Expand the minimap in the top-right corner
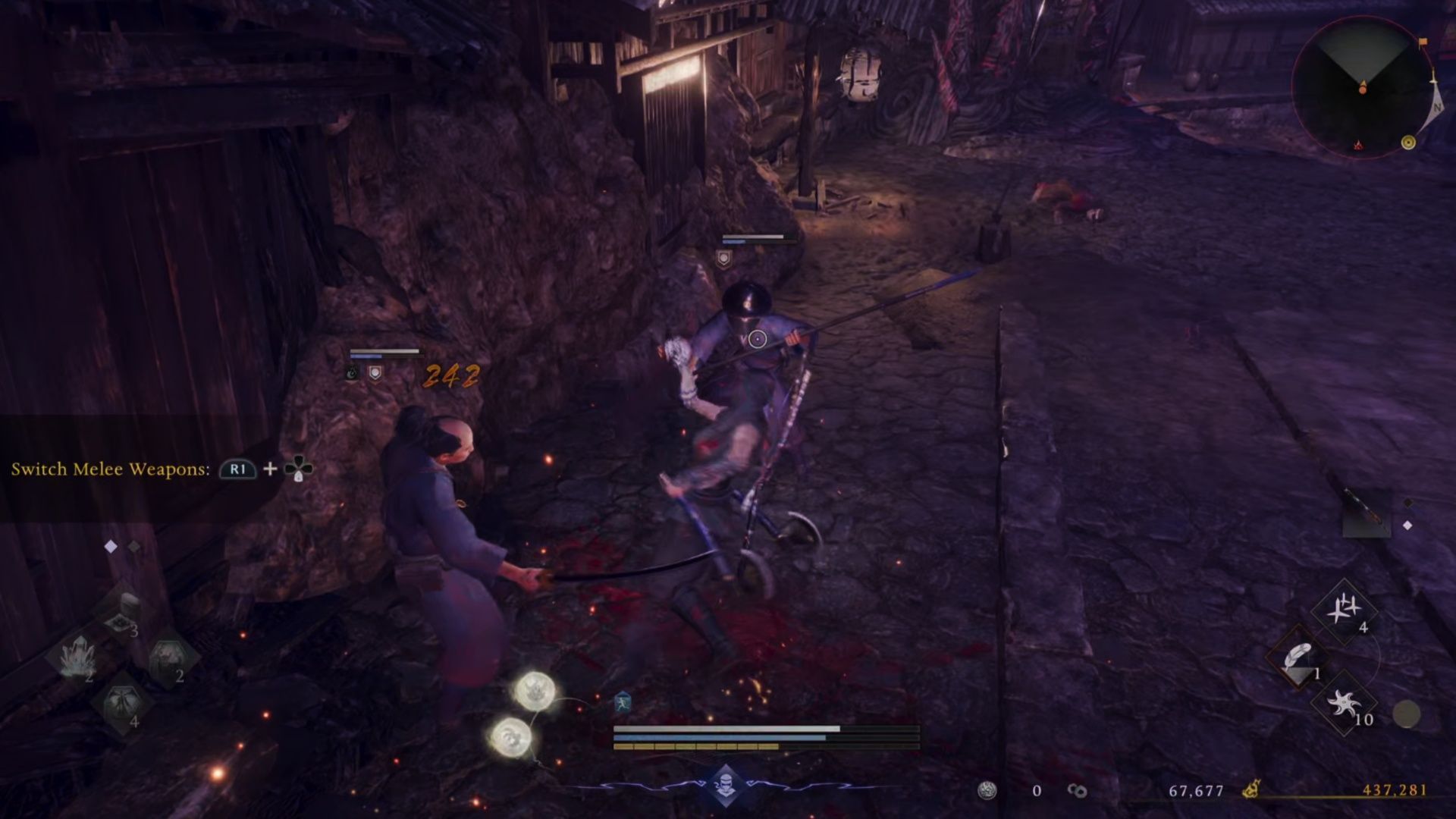This screenshot has height=819, width=1456. (x=1363, y=88)
